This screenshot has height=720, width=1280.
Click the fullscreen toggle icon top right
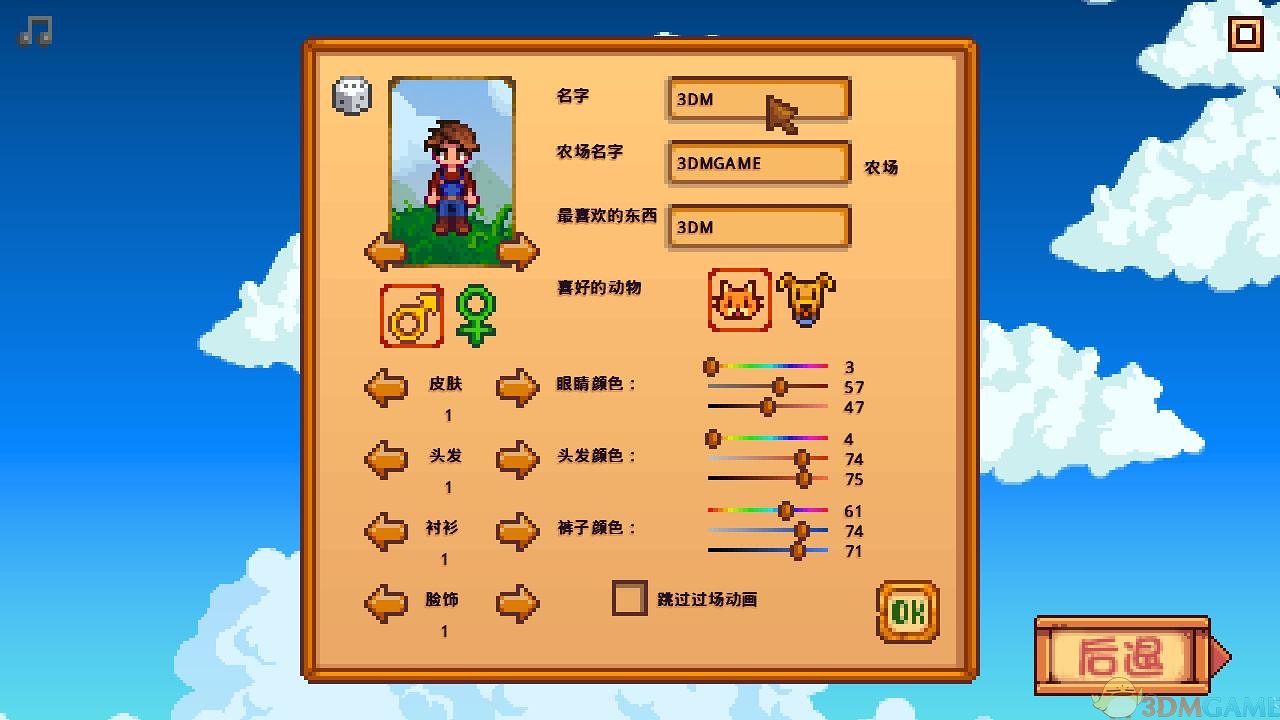[1246, 33]
